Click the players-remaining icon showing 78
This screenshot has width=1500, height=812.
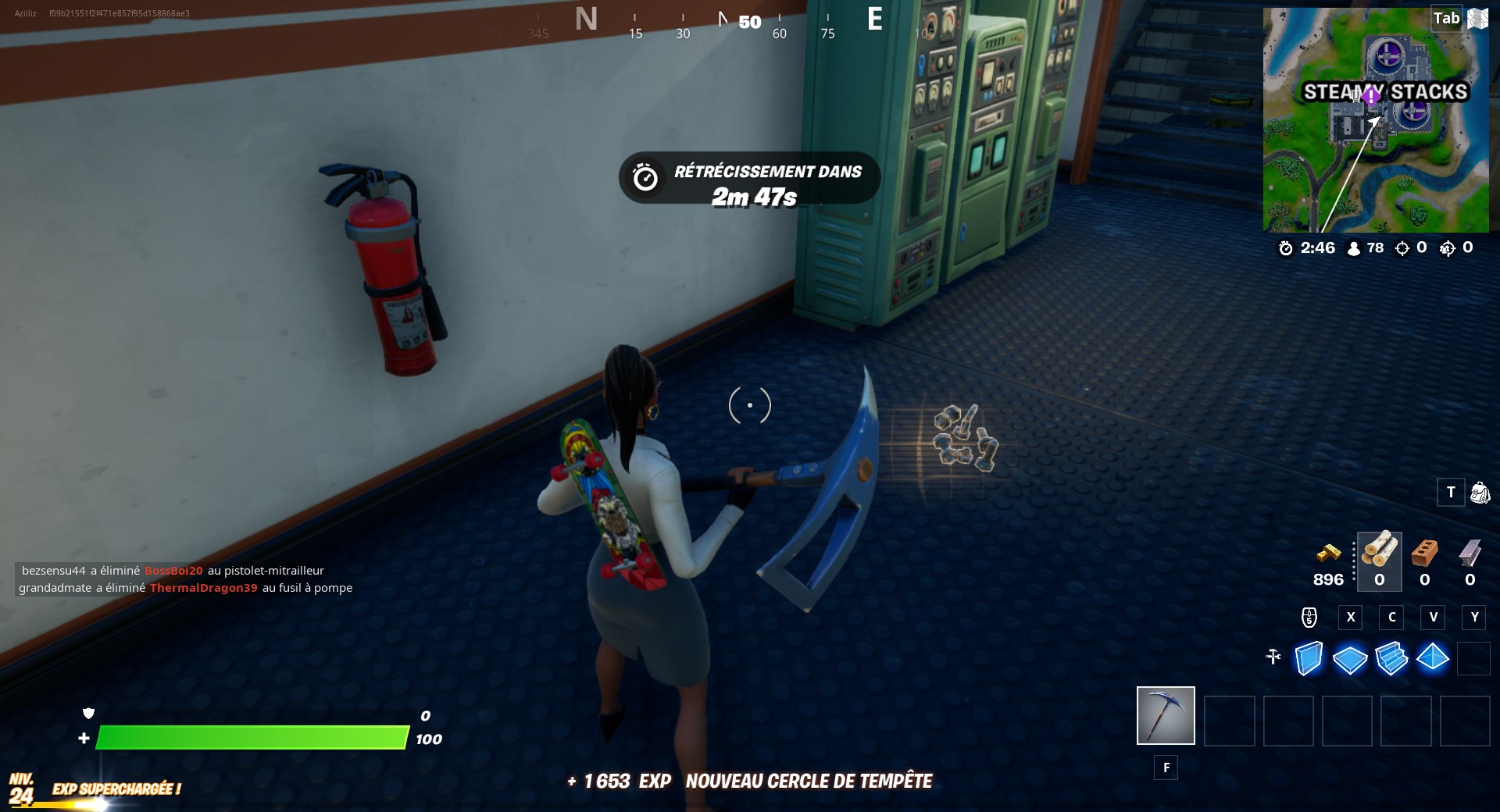coord(1354,248)
